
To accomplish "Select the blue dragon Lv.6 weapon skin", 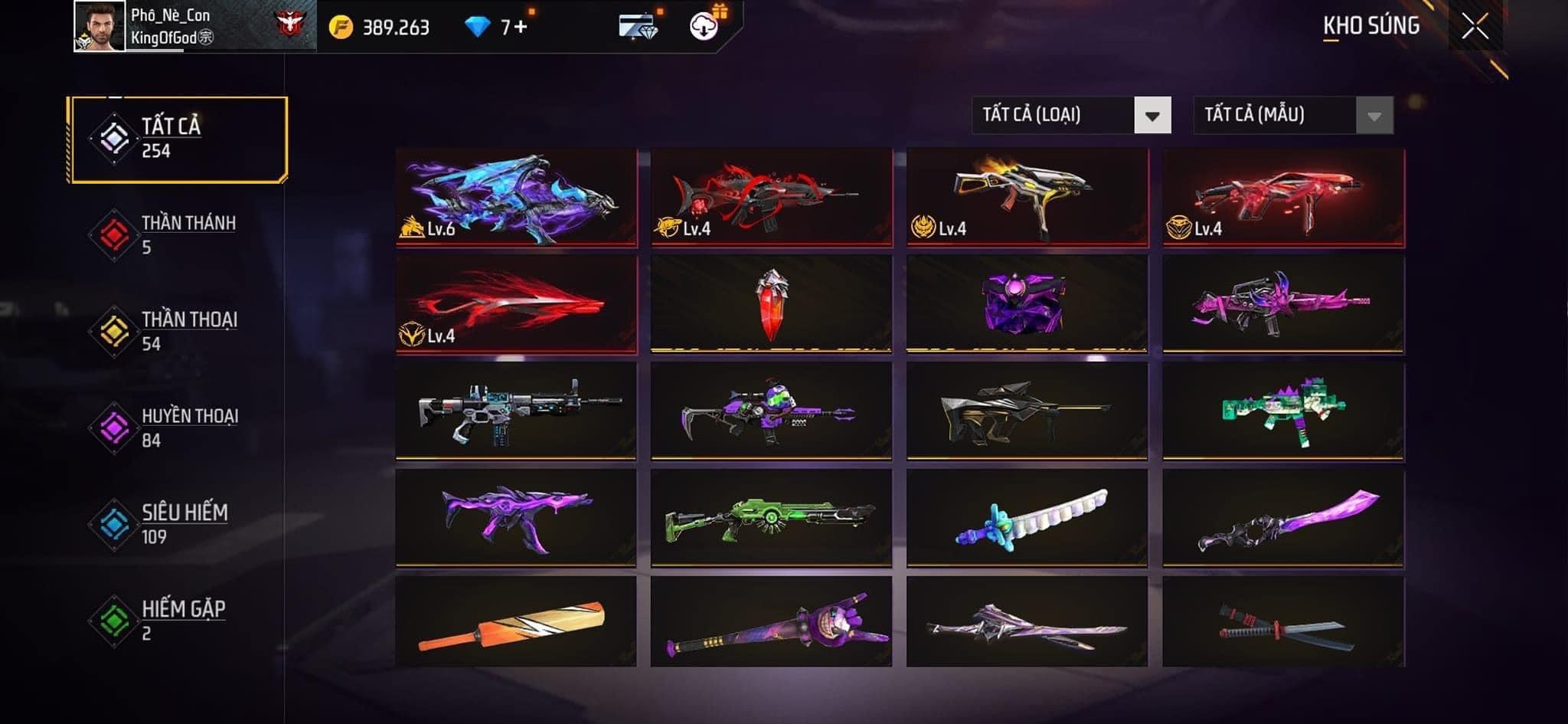I will (x=516, y=197).
